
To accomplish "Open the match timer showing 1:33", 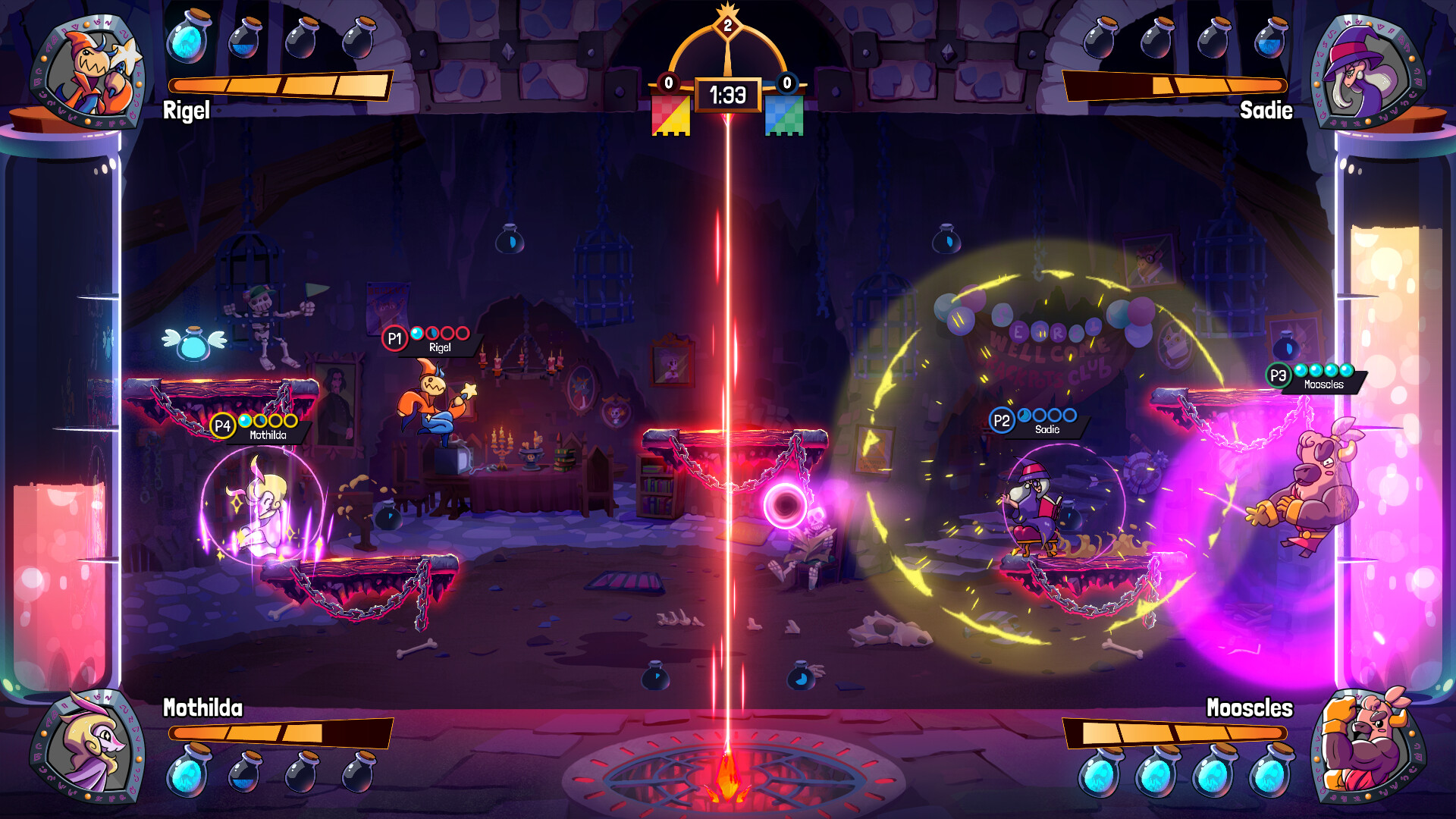I will [727, 93].
